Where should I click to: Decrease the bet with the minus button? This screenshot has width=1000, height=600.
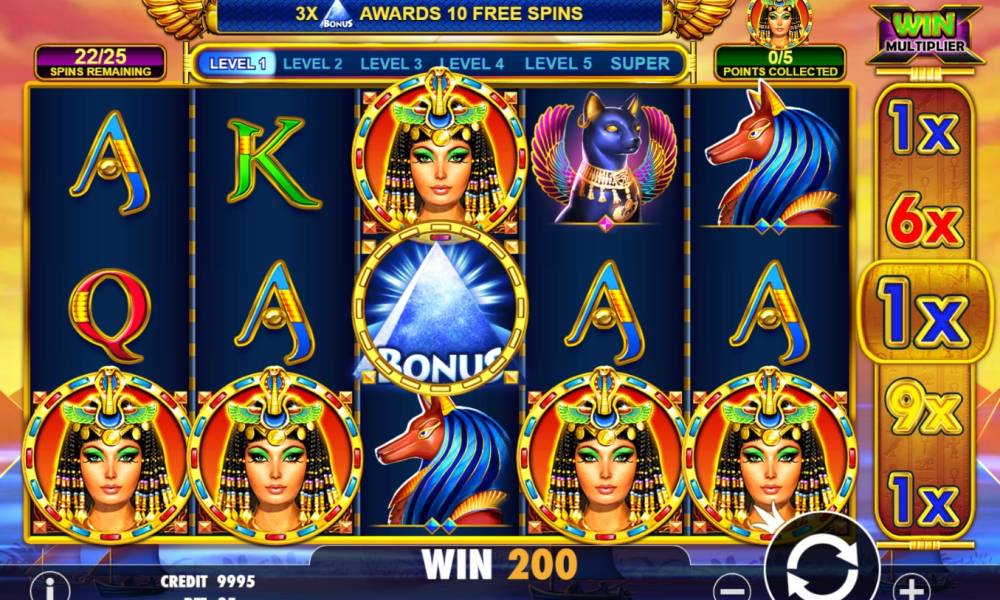coord(735,587)
